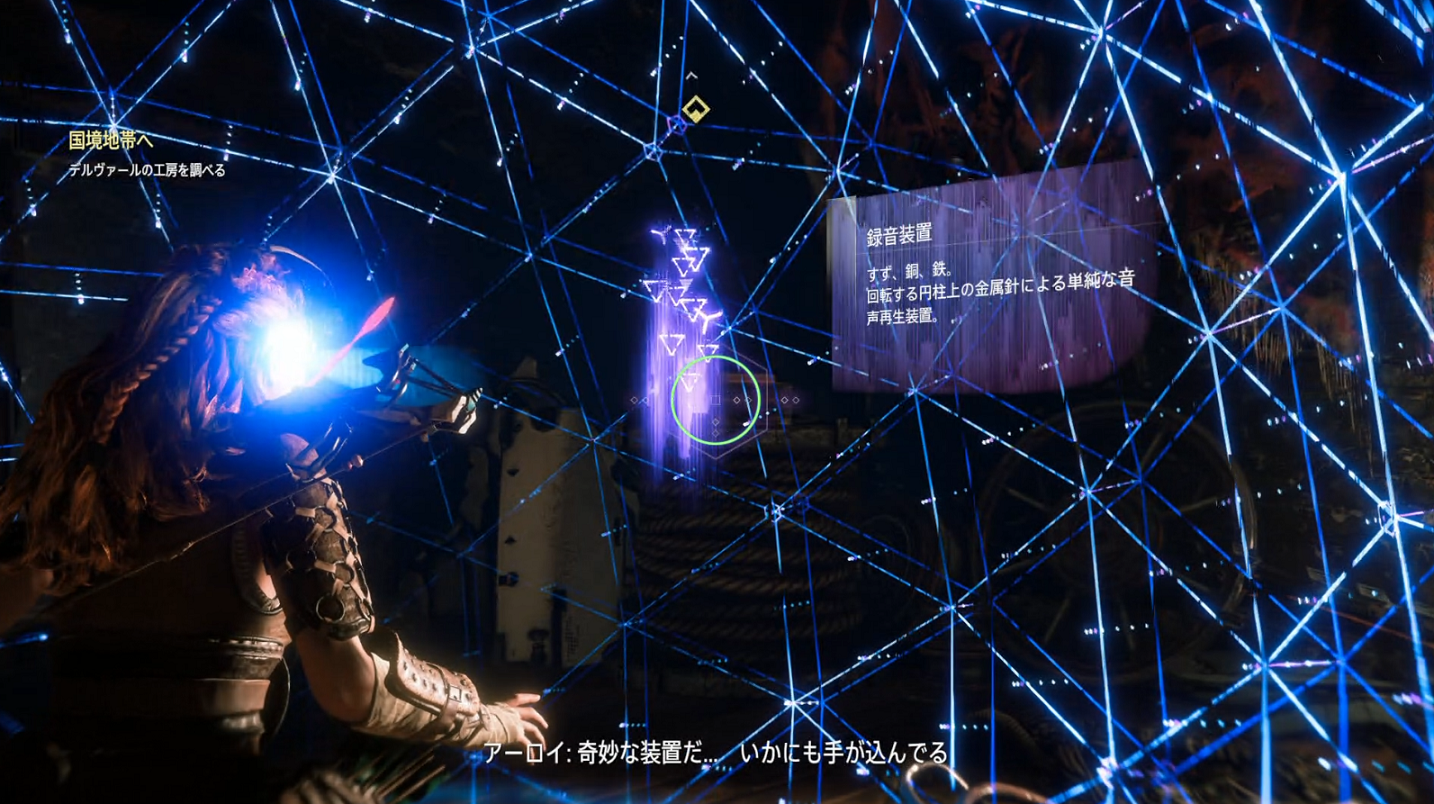Click the topmost glyph triangle on the device
The image size is (1434, 804).
(x=687, y=232)
